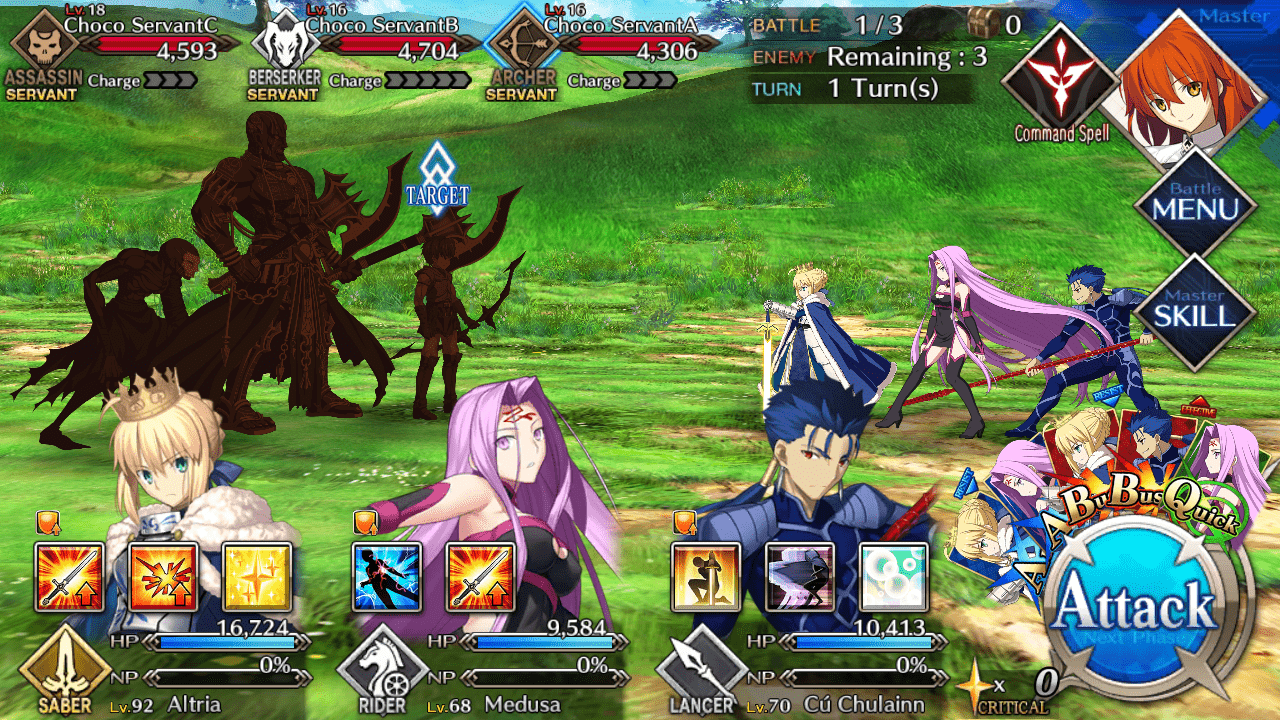Show Altria's Saber class status
Viewport: 1280px width, 720px height.
[63, 672]
